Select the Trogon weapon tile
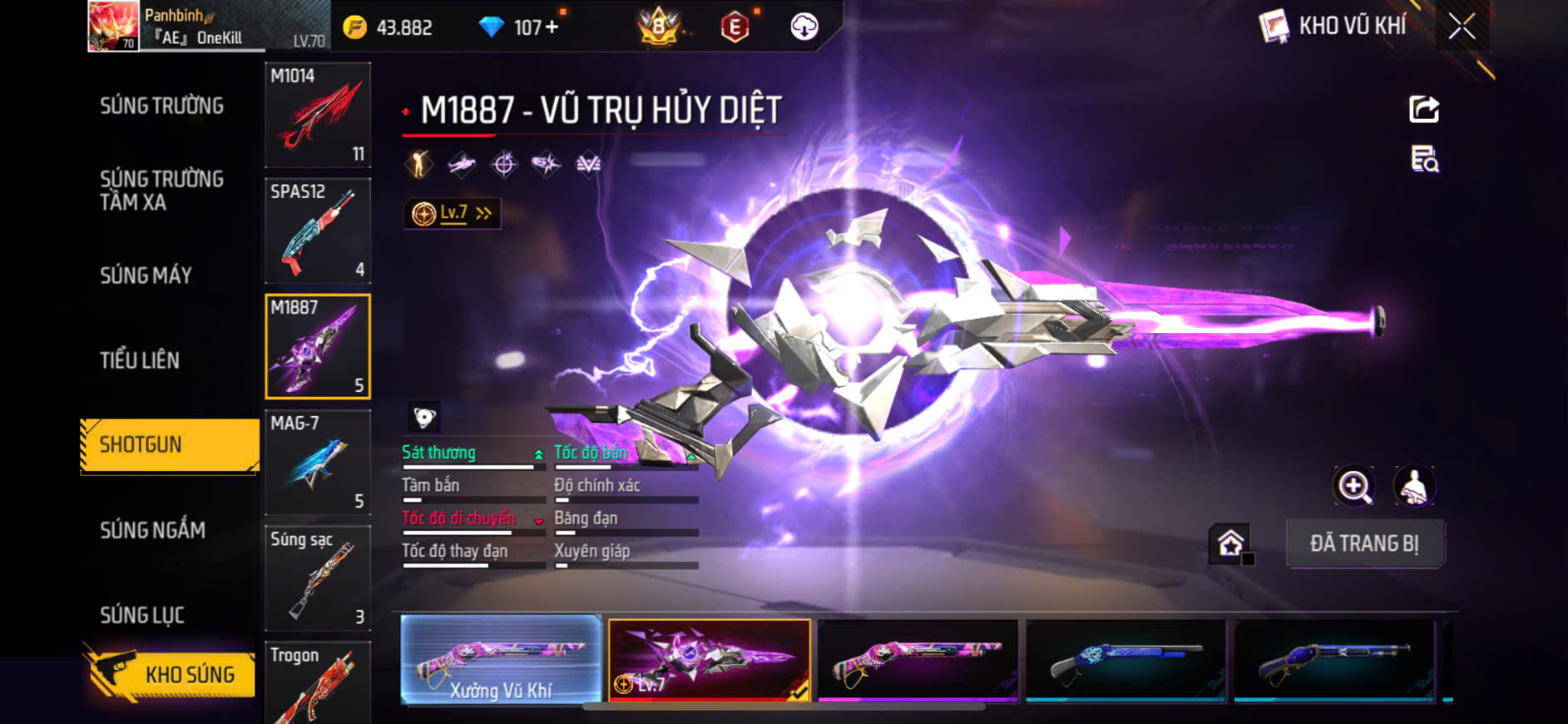Image resolution: width=1568 pixels, height=724 pixels. point(318,682)
